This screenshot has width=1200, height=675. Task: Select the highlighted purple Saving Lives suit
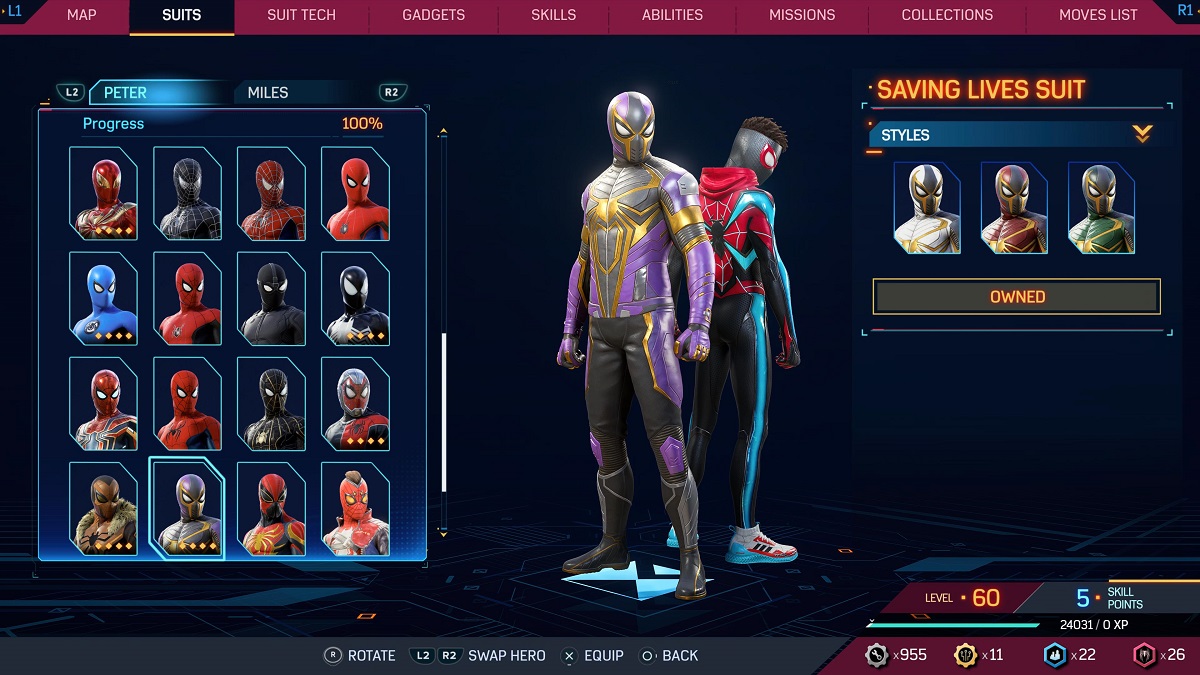pos(187,509)
